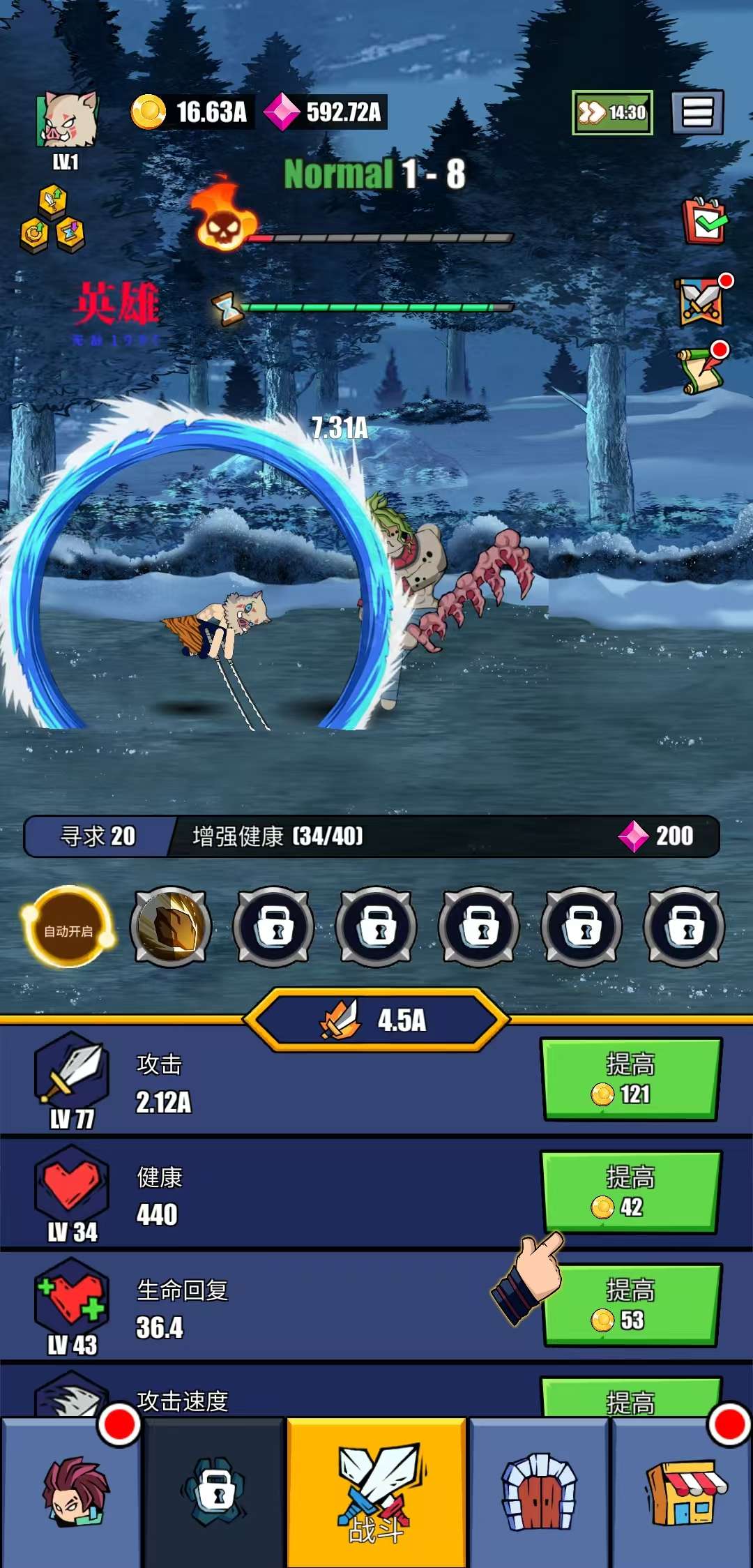
Task: Activate the rock skill slot
Action: [170, 928]
